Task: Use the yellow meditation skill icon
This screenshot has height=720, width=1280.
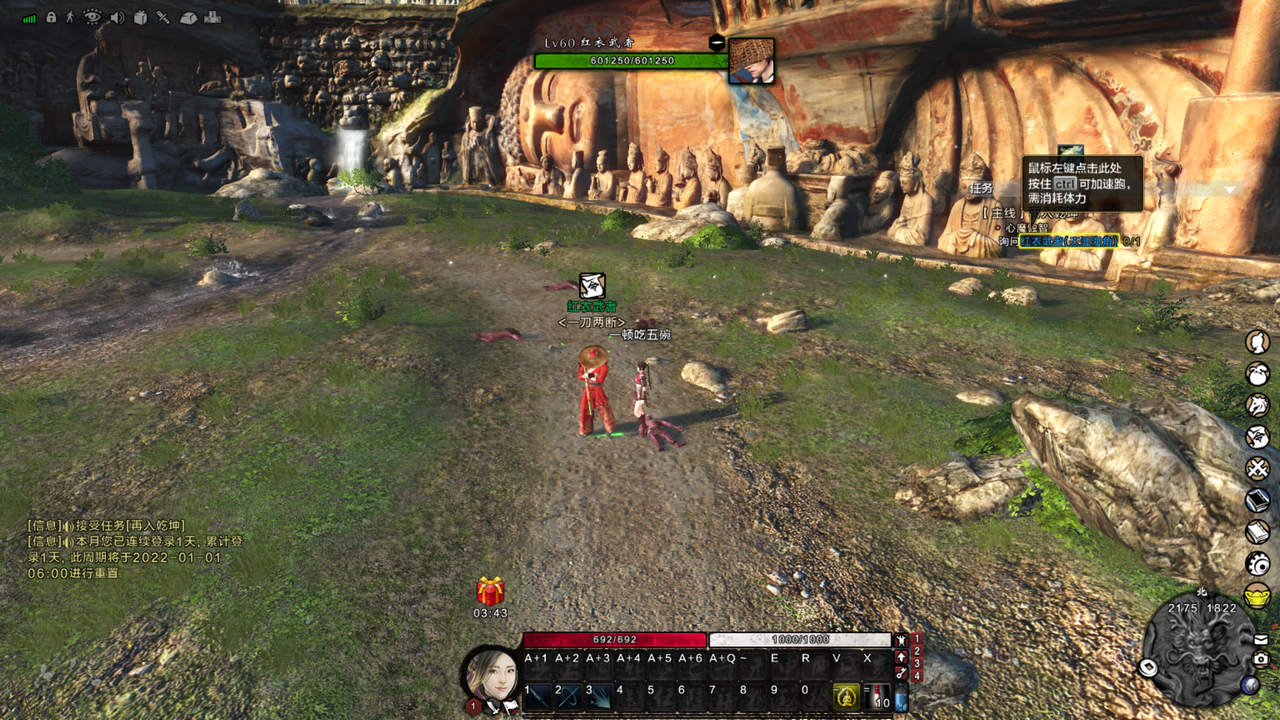Action: 846,696
